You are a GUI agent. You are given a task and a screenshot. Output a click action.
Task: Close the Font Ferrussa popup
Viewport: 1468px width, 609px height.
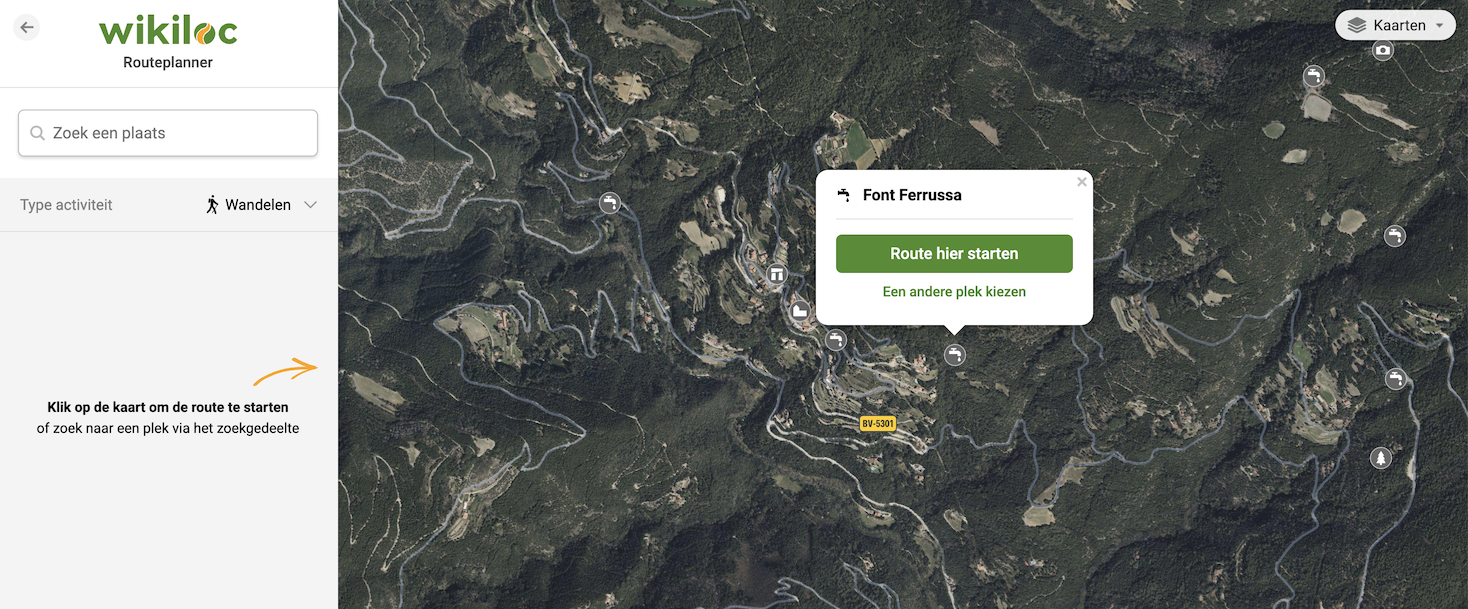pos(1081,182)
